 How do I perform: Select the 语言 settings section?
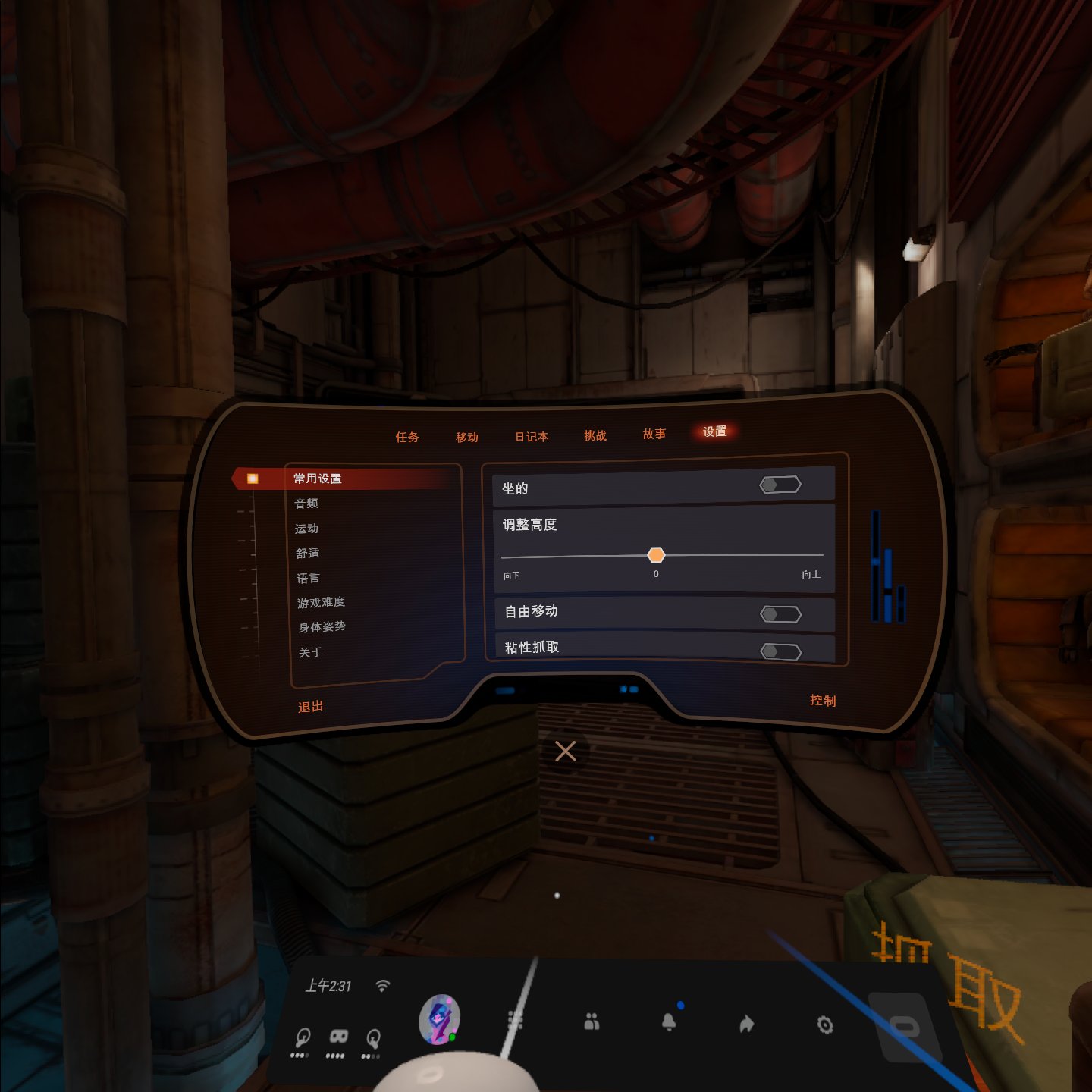[308, 578]
